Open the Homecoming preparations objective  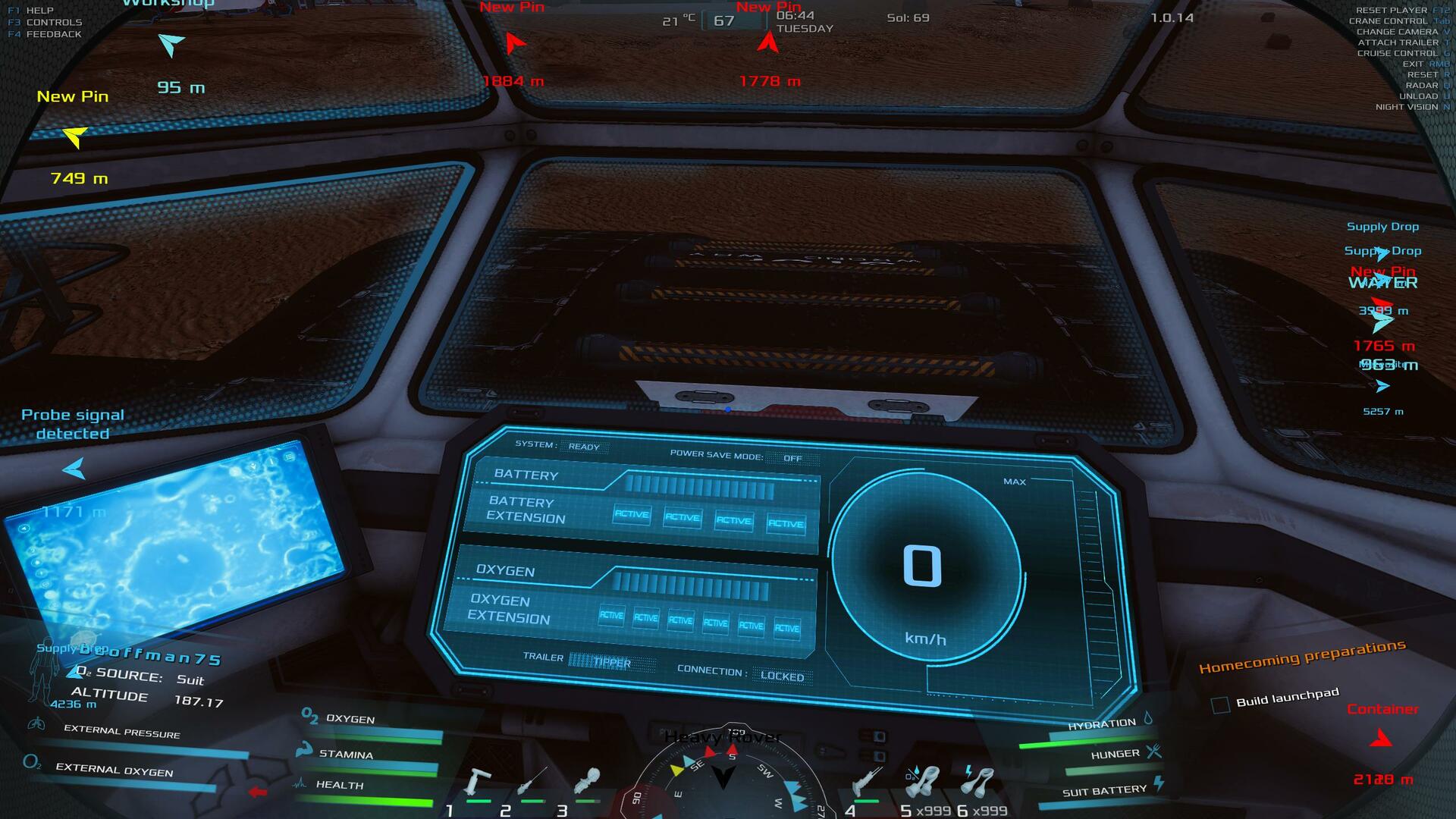tap(1301, 657)
